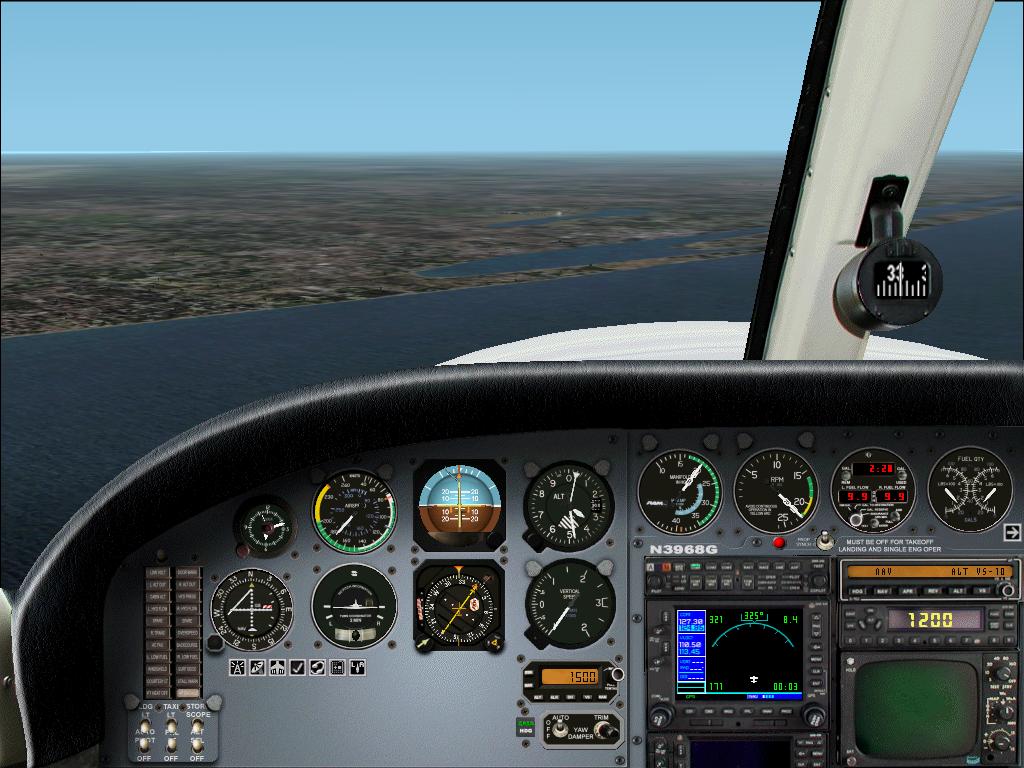The height and width of the screenshot is (768, 1024).
Task: Toggle the green NAV/GPS selector switch
Action: (524, 726)
